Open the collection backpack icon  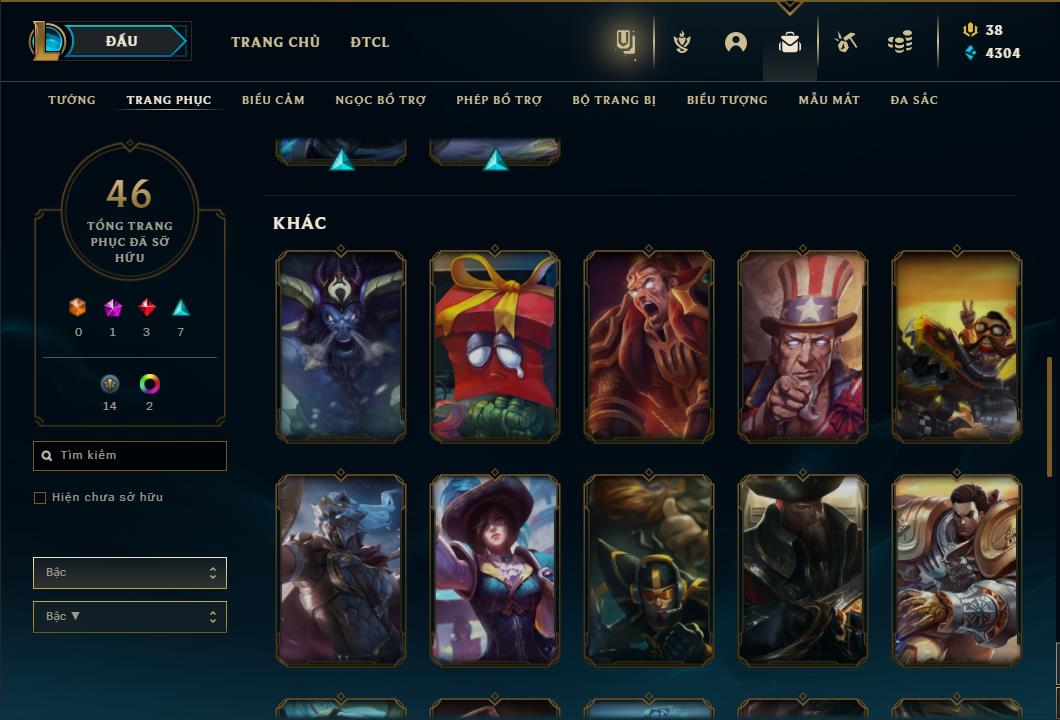(790, 42)
